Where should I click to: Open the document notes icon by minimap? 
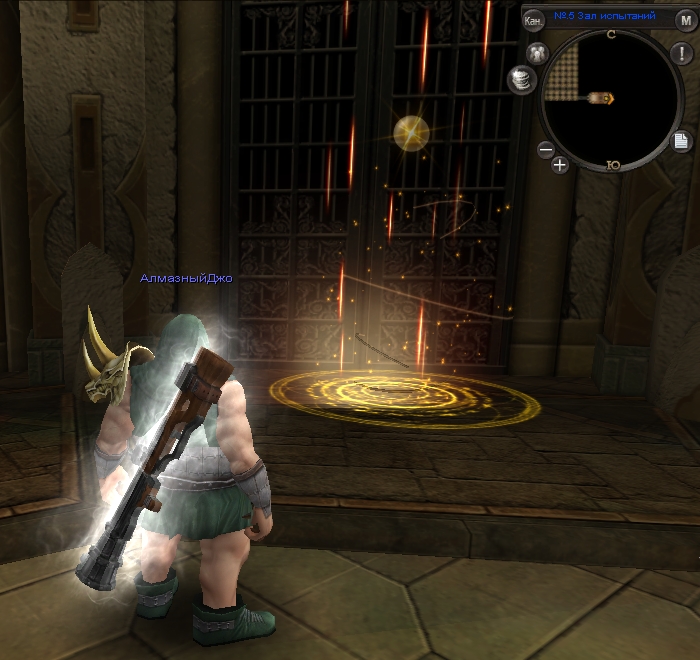coord(679,140)
